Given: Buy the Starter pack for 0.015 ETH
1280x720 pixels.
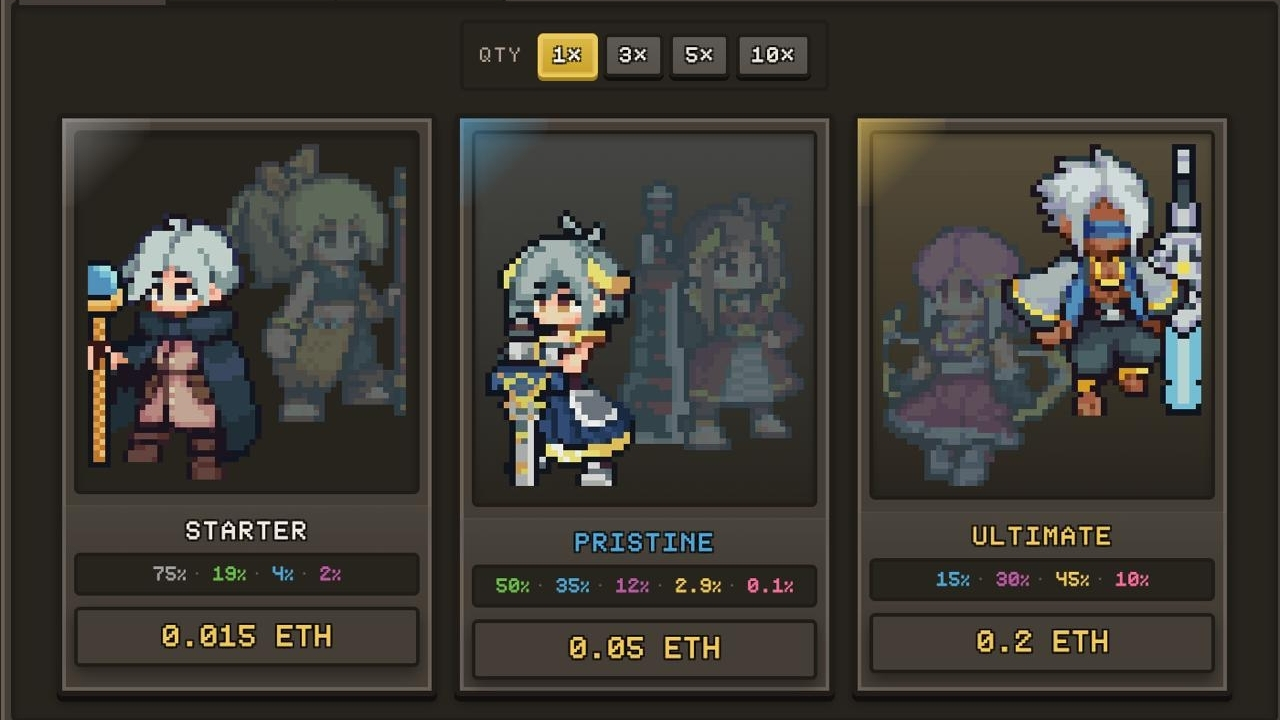Looking at the screenshot, I should 246,636.
